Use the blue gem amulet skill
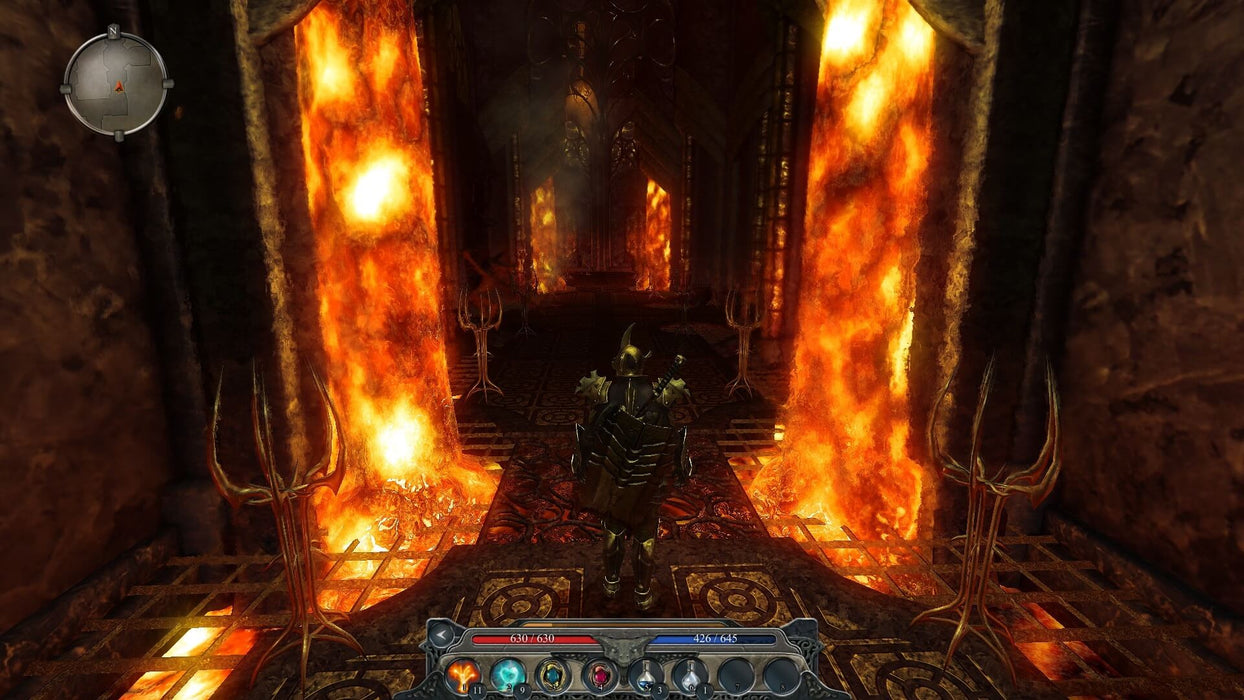The width and height of the screenshot is (1244, 700). tap(553, 676)
